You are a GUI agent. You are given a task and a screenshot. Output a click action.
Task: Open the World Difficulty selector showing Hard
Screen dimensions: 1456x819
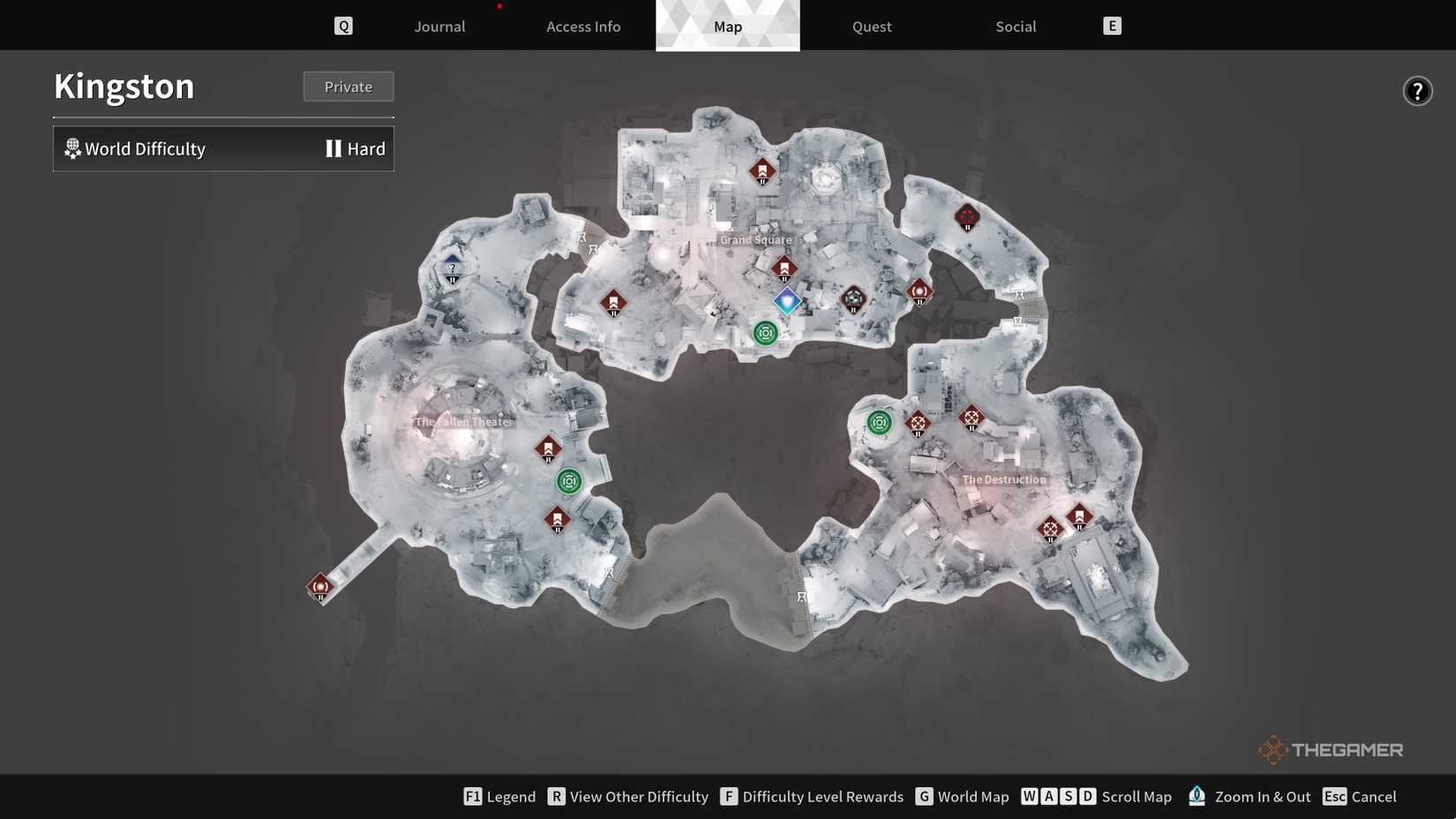[x=223, y=147]
